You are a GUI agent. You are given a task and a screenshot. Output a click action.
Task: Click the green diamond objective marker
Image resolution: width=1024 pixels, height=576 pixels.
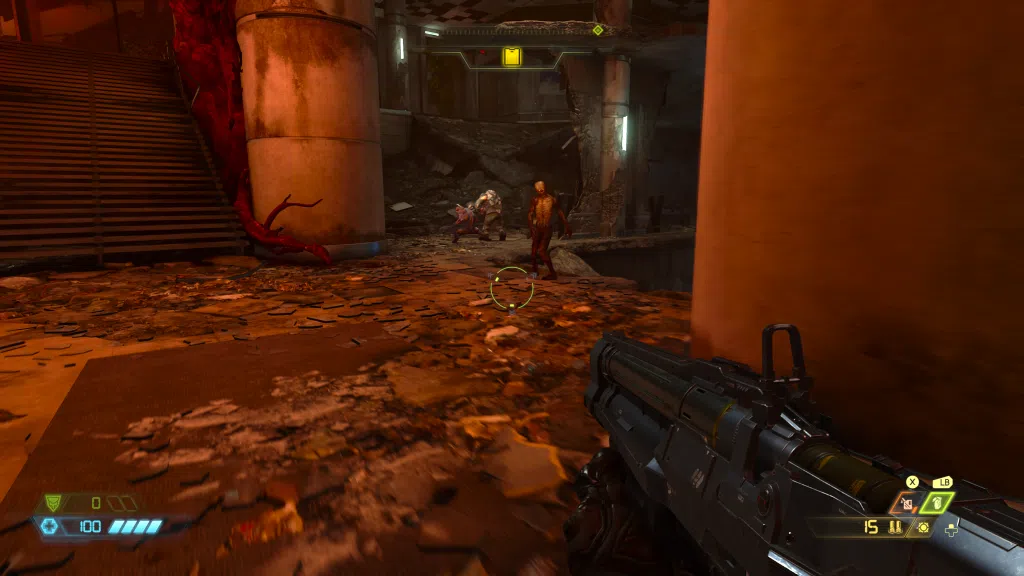pos(598,30)
